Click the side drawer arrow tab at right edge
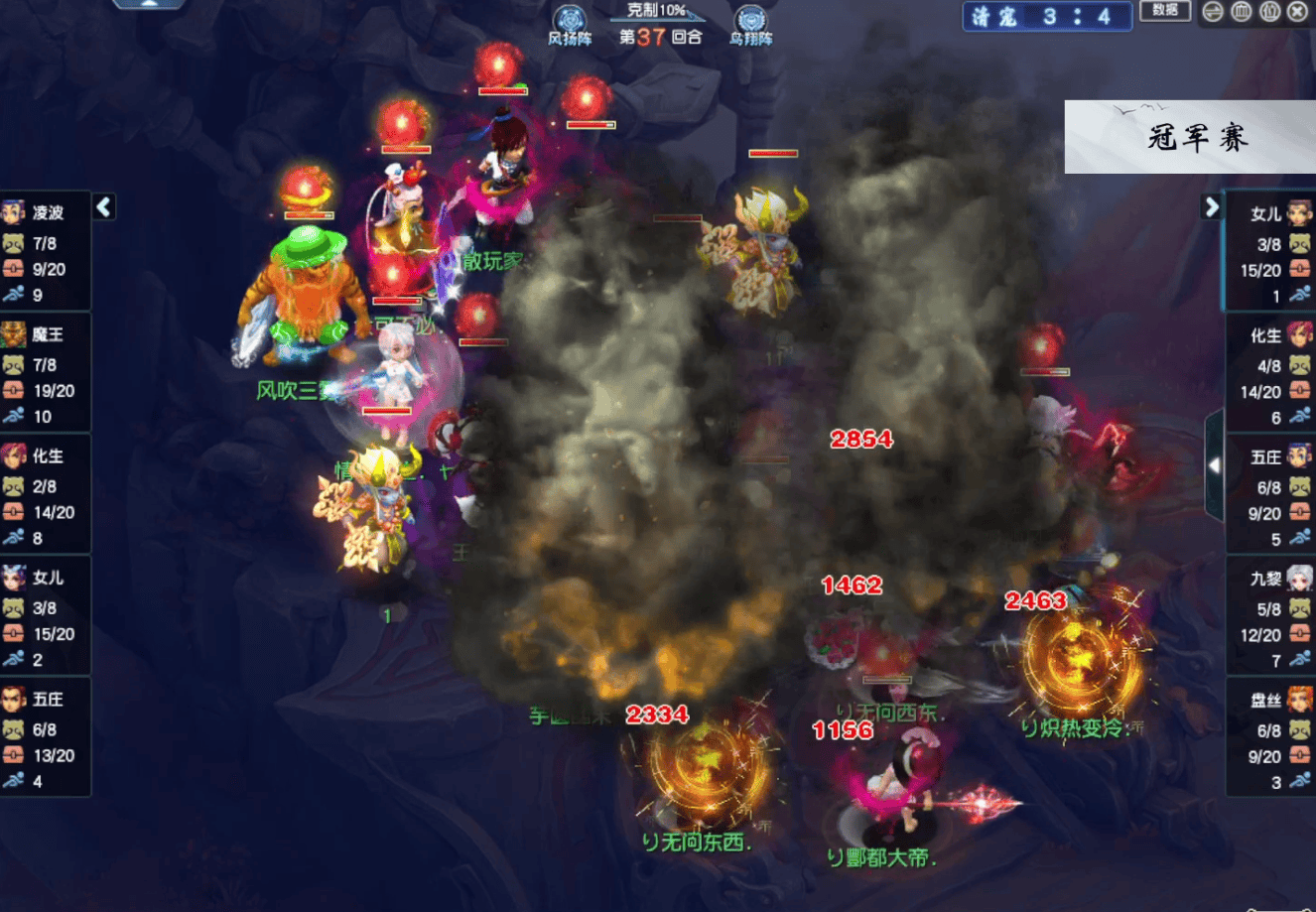The image size is (1316, 912). pyautogui.click(x=1214, y=465)
